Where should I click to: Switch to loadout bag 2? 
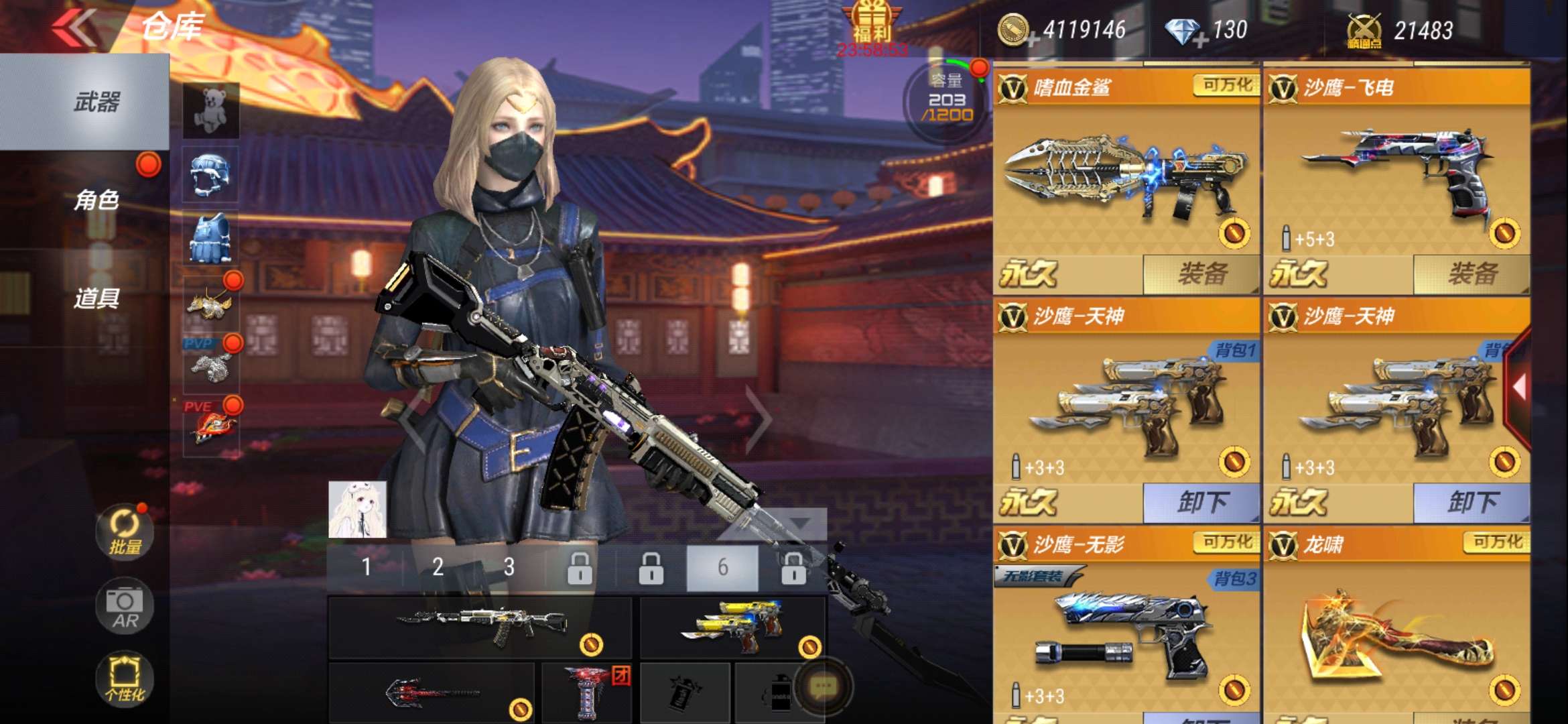[x=438, y=567]
